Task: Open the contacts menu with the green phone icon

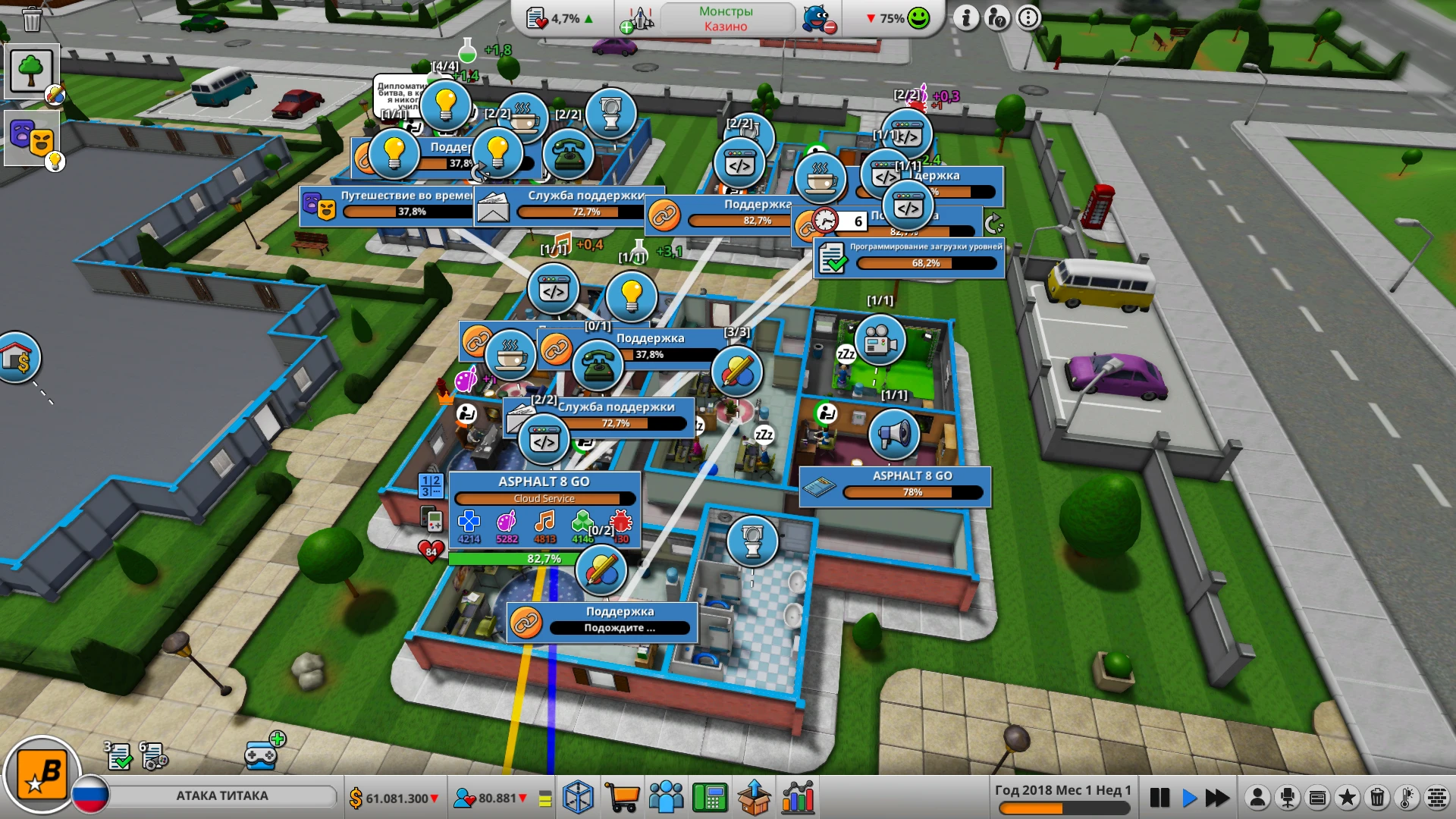Action: click(x=711, y=796)
